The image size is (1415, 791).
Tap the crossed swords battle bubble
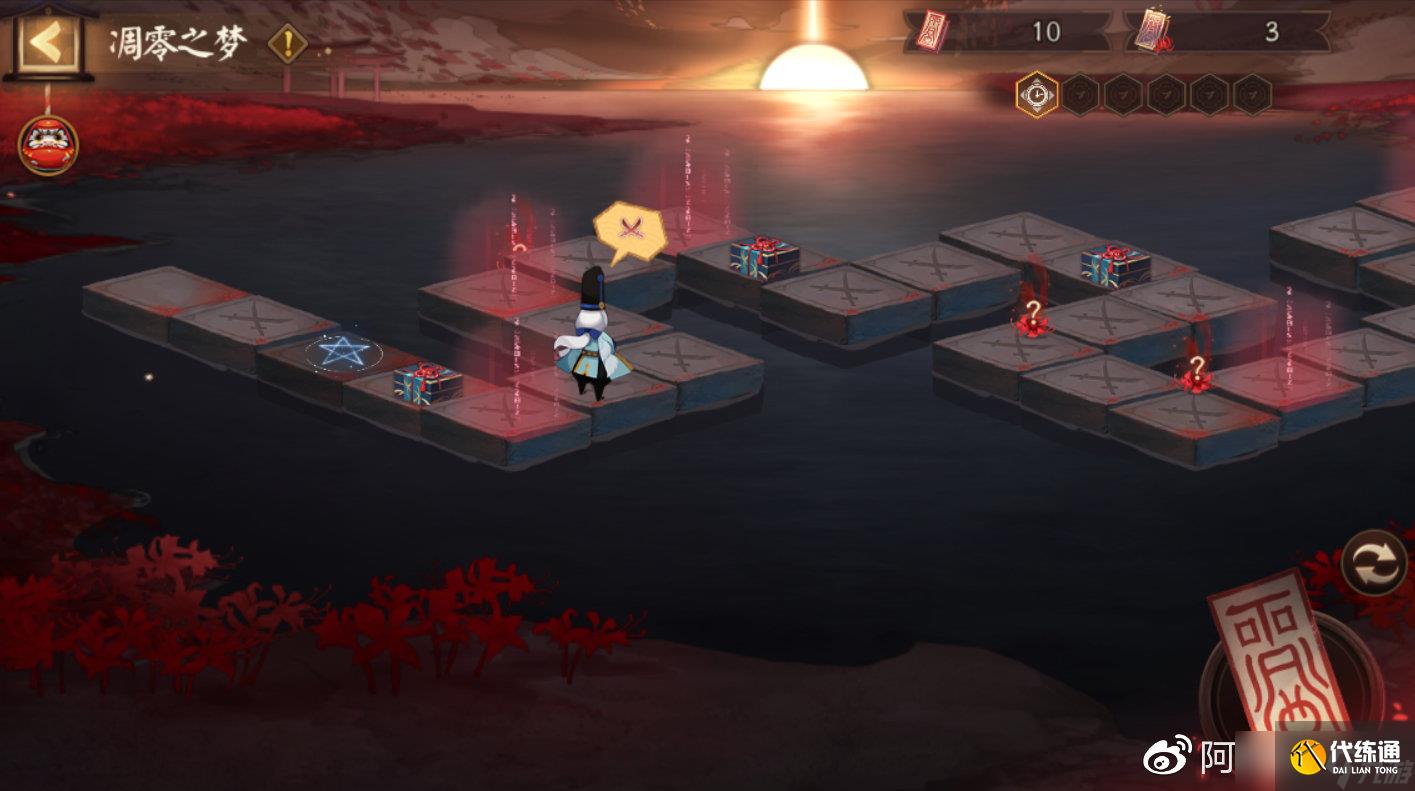pyautogui.click(x=630, y=229)
